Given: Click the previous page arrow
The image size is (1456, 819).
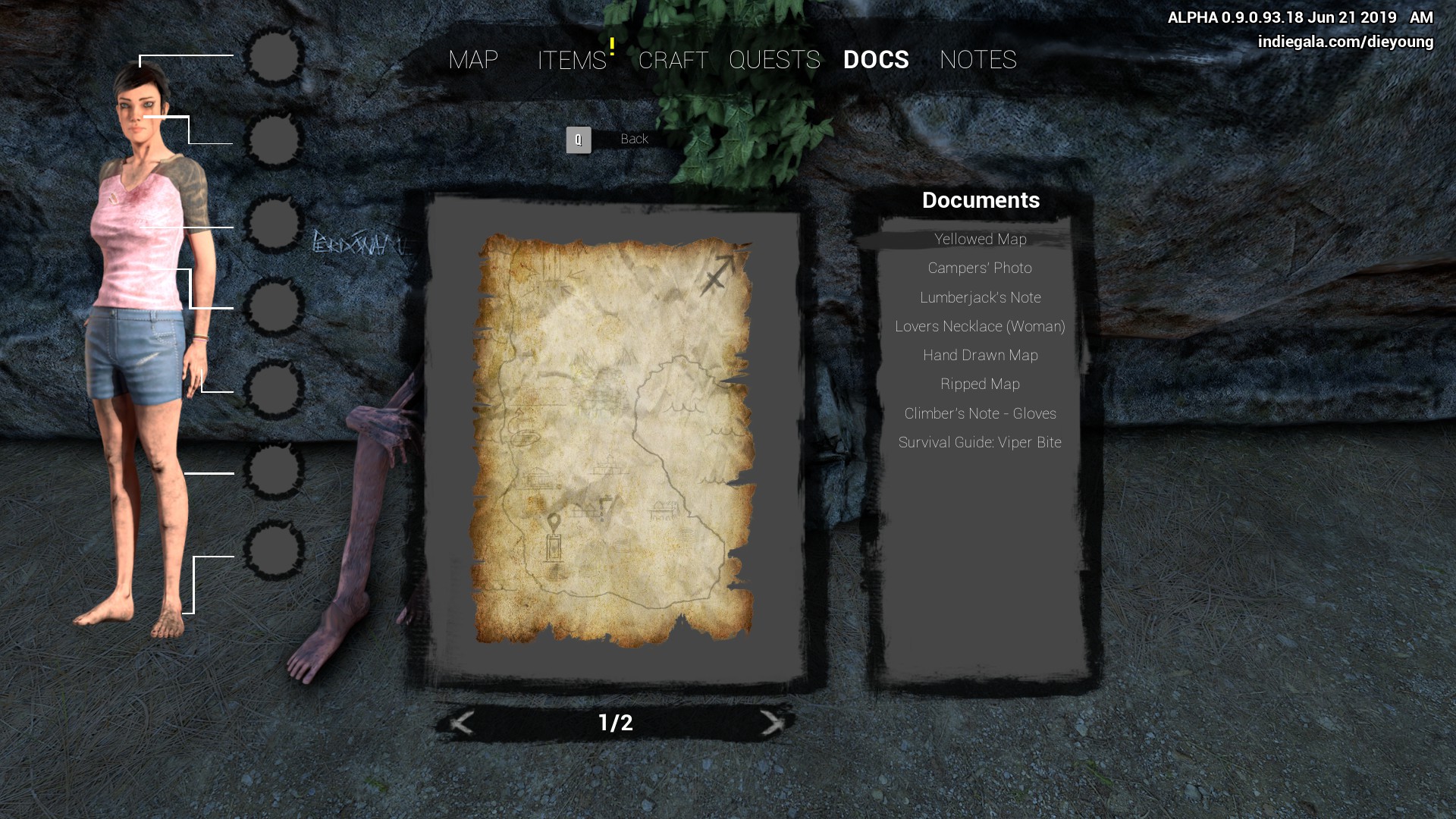Looking at the screenshot, I should (462, 723).
